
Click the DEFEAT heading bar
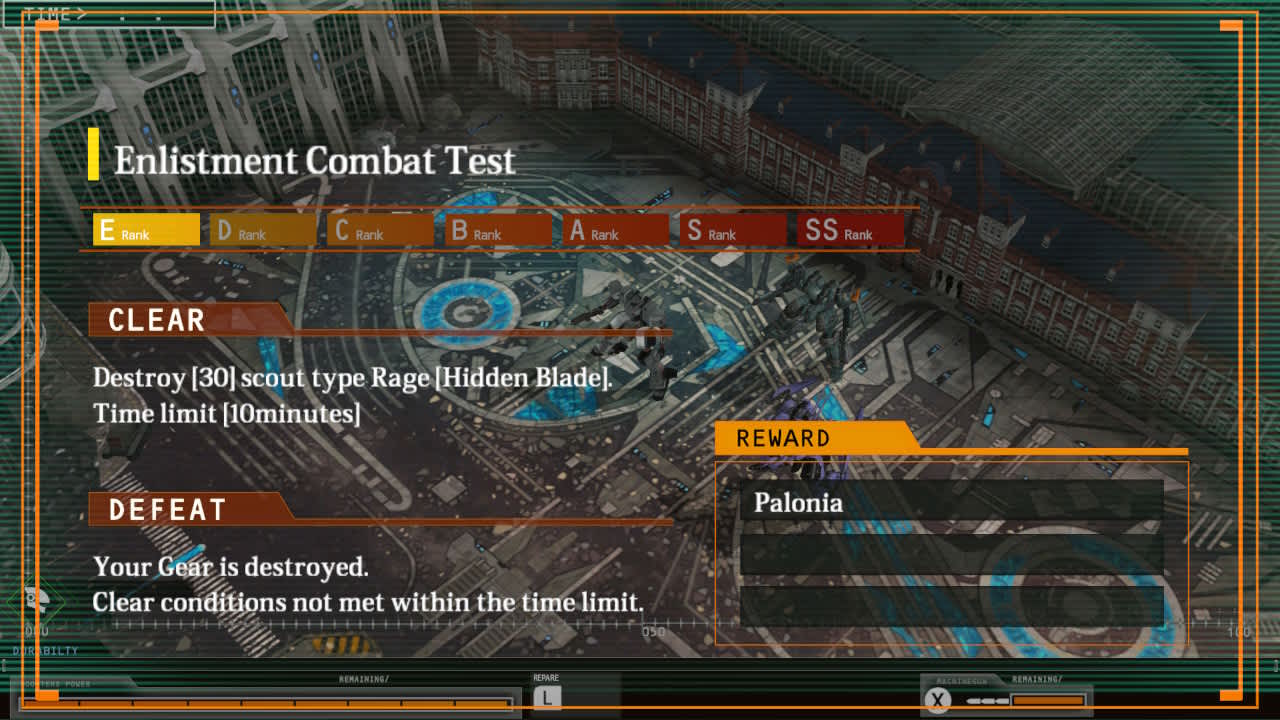coord(168,509)
